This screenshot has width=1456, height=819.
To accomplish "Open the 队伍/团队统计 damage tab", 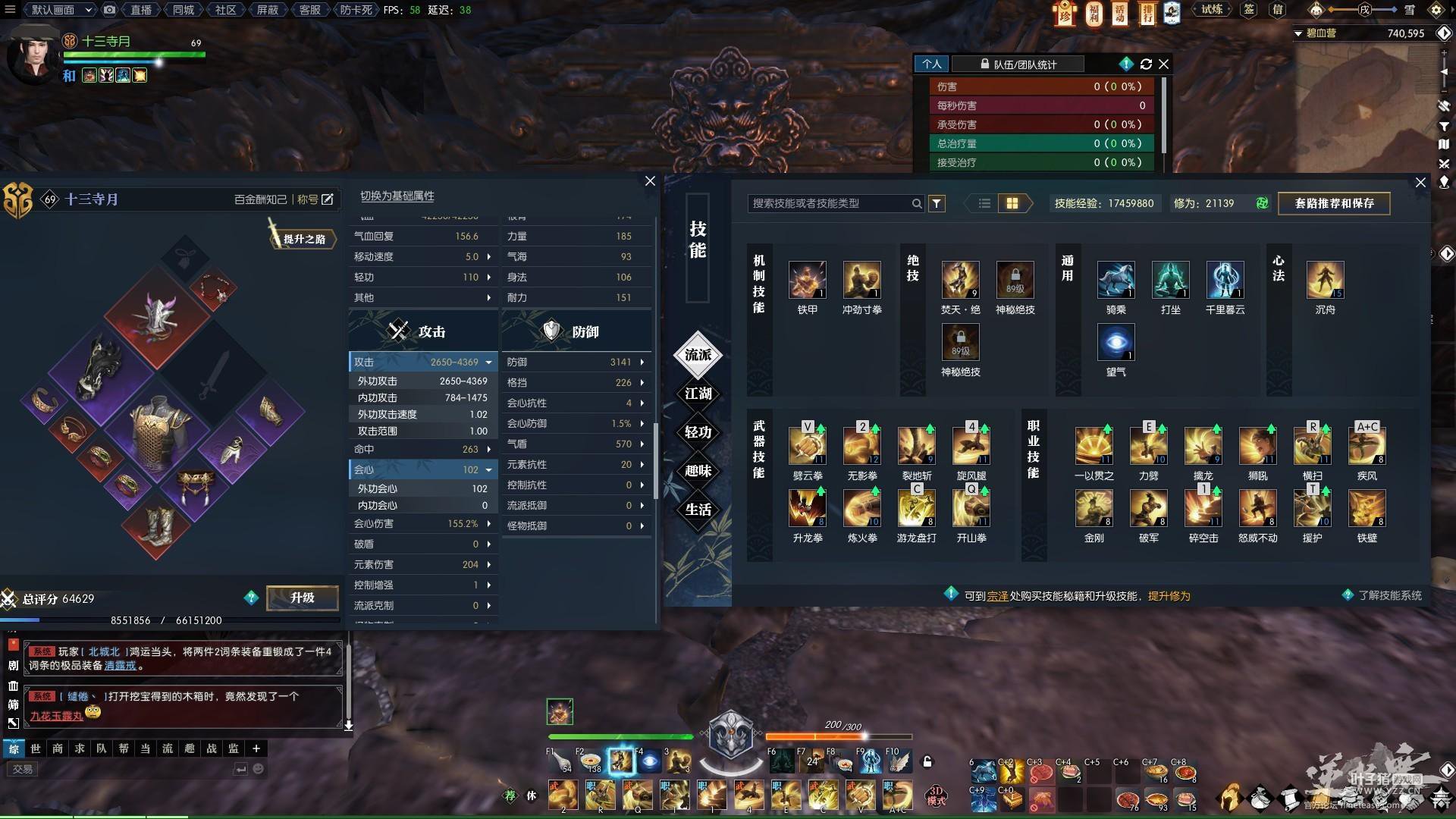I will (x=1018, y=64).
